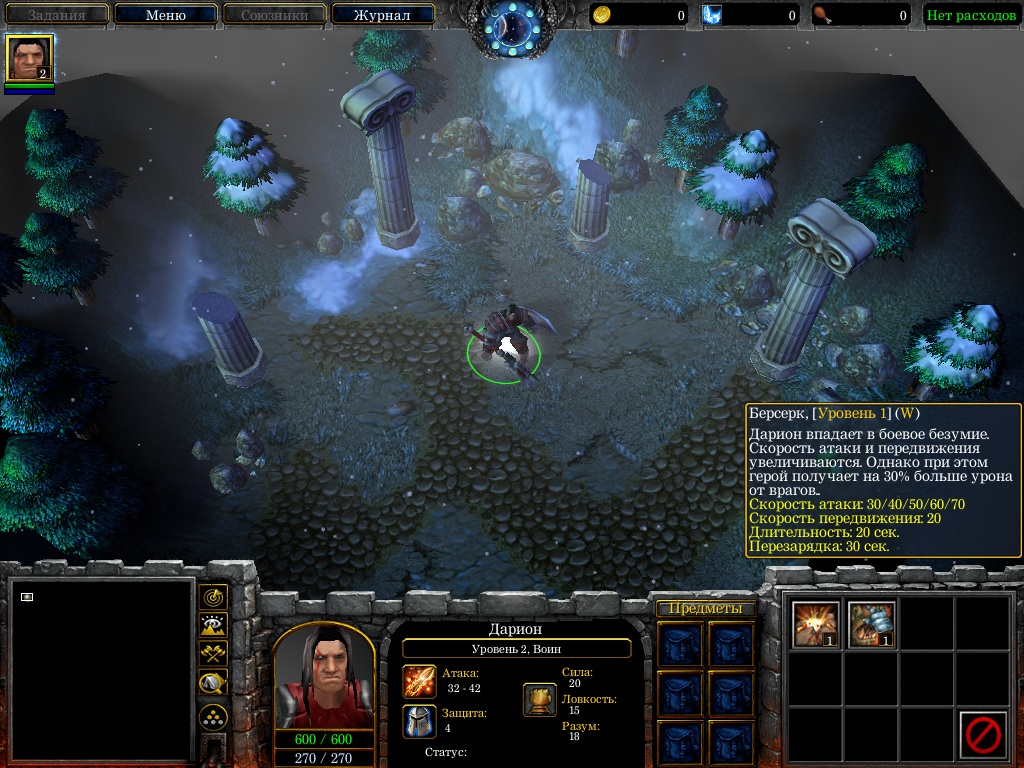This screenshot has height=768, width=1024.
Task: Toggle formation movement dots button
Action: tap(213, 717)
